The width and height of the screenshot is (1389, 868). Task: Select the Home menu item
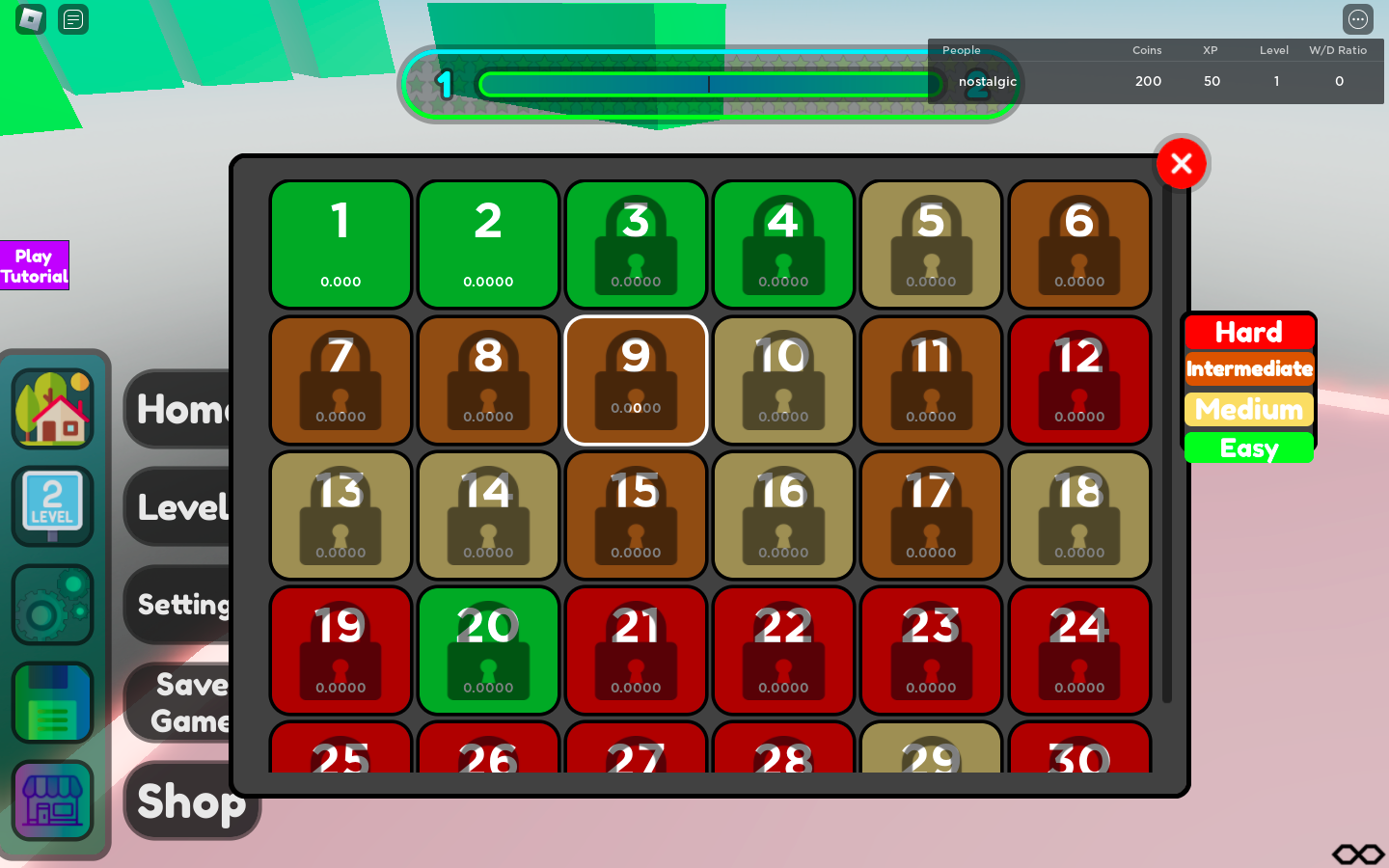(x=185, y=409)
